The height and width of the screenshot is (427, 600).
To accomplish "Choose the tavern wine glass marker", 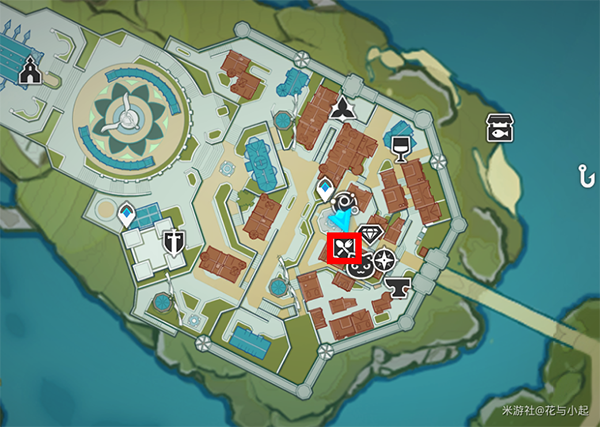I will click(x=402, y=148).
